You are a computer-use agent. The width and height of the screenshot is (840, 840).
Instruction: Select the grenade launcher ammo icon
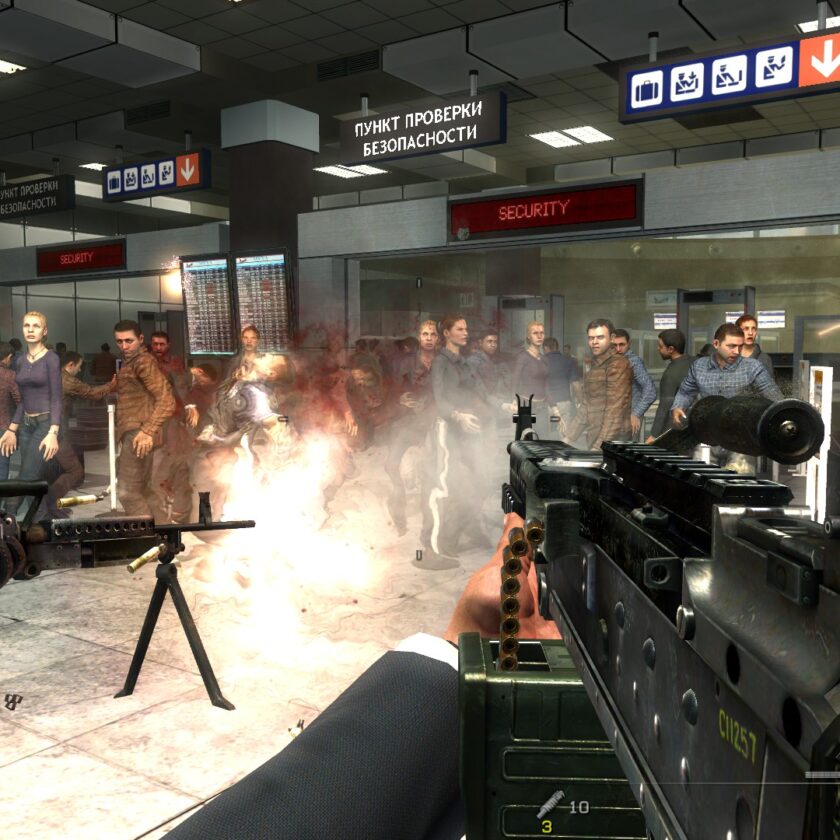(549, 804)
